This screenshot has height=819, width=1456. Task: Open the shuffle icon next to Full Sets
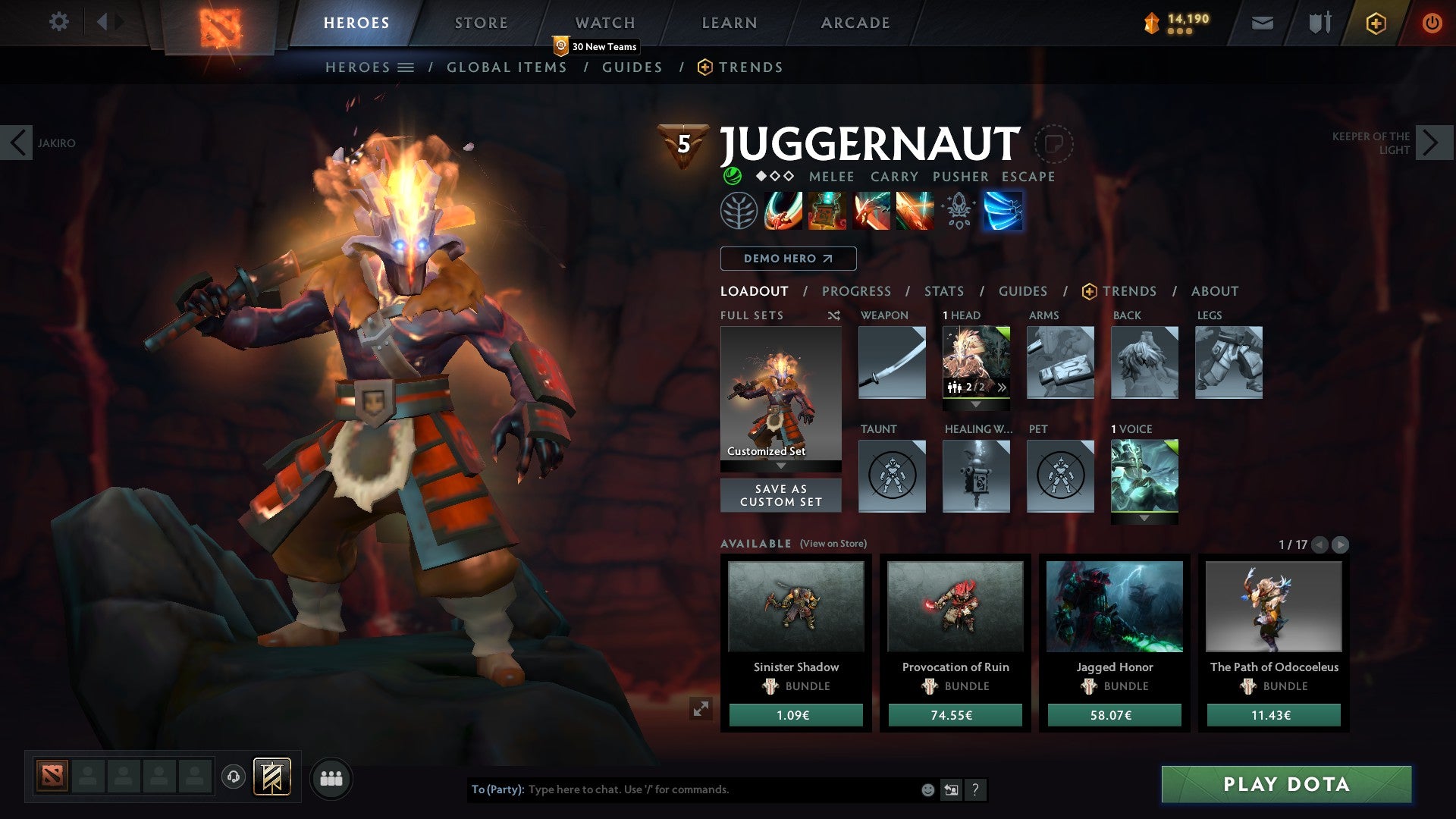pos(834,315)
